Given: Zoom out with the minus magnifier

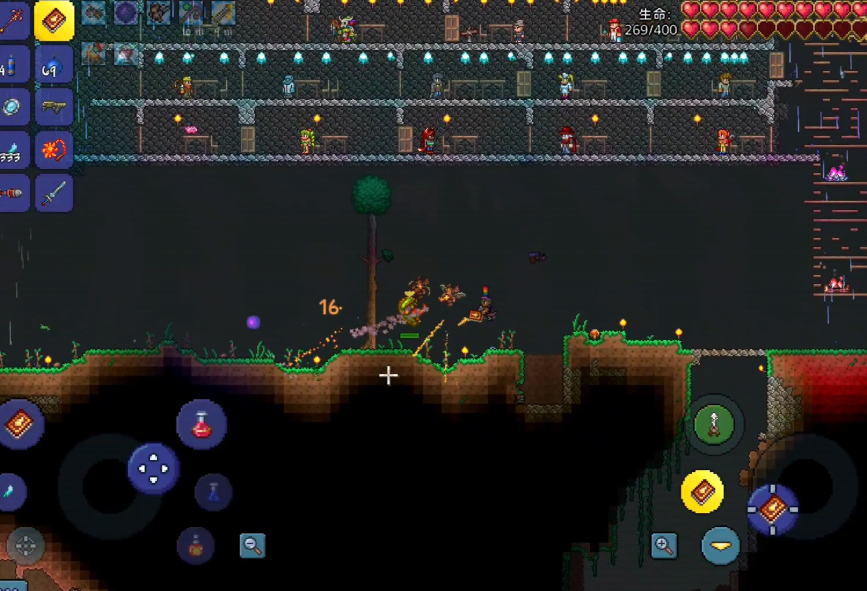Looking at the screenshot, I should click(253, 545).
